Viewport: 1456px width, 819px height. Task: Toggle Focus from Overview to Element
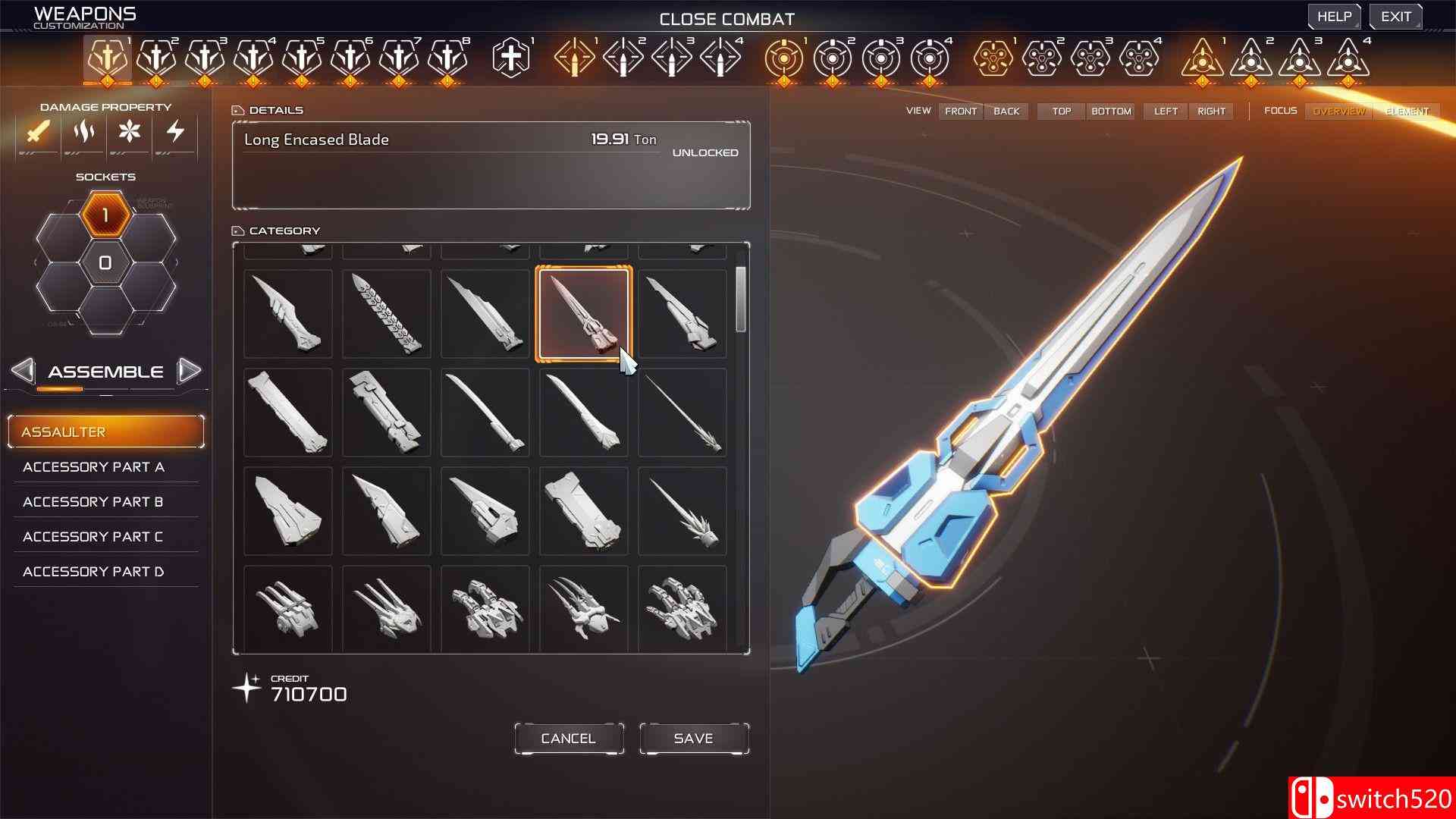click(x=1407, y=111)
